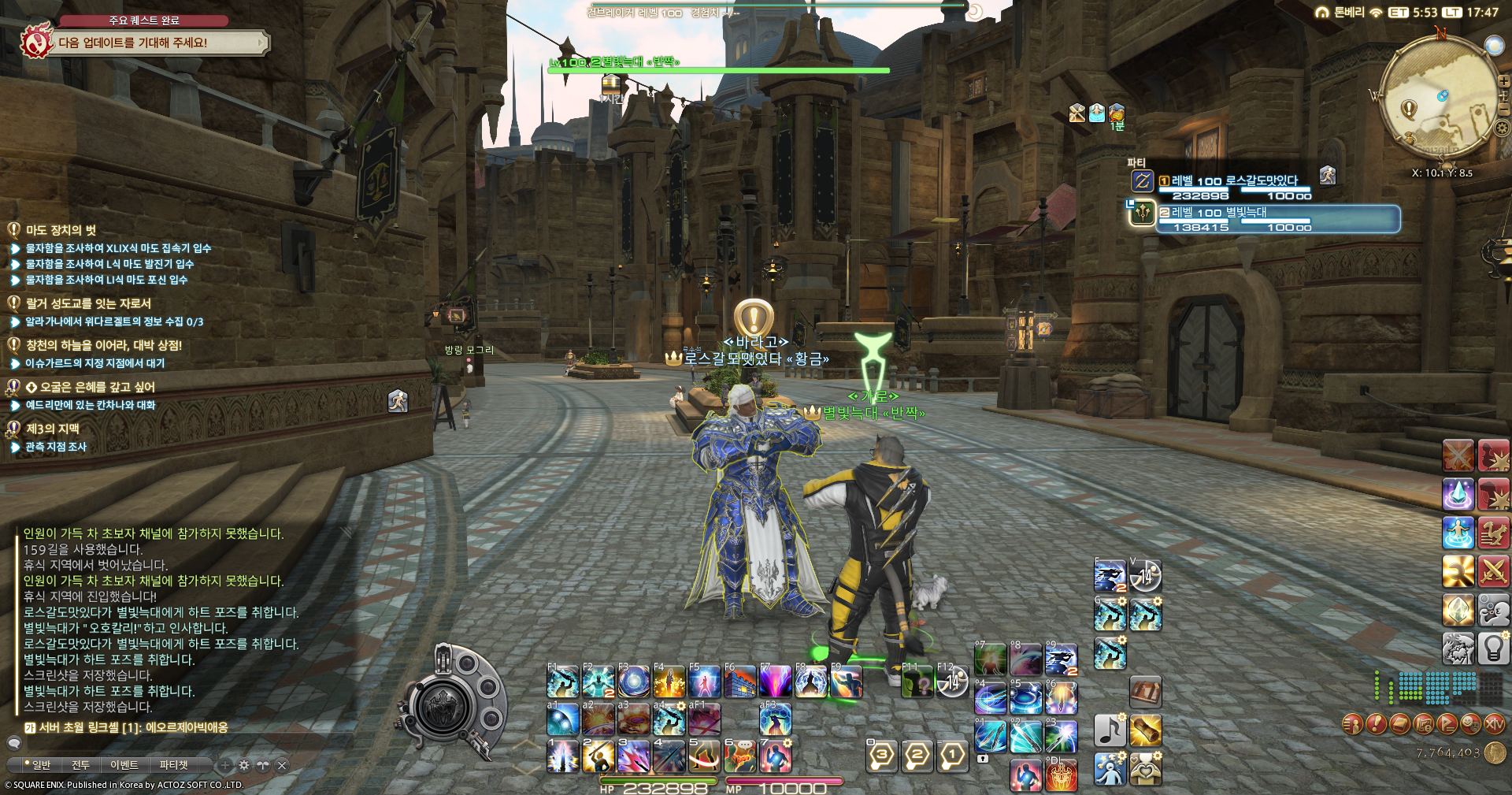Switch to the 전투 chat tab
The image size is (1512, 795).
[80, 765]
